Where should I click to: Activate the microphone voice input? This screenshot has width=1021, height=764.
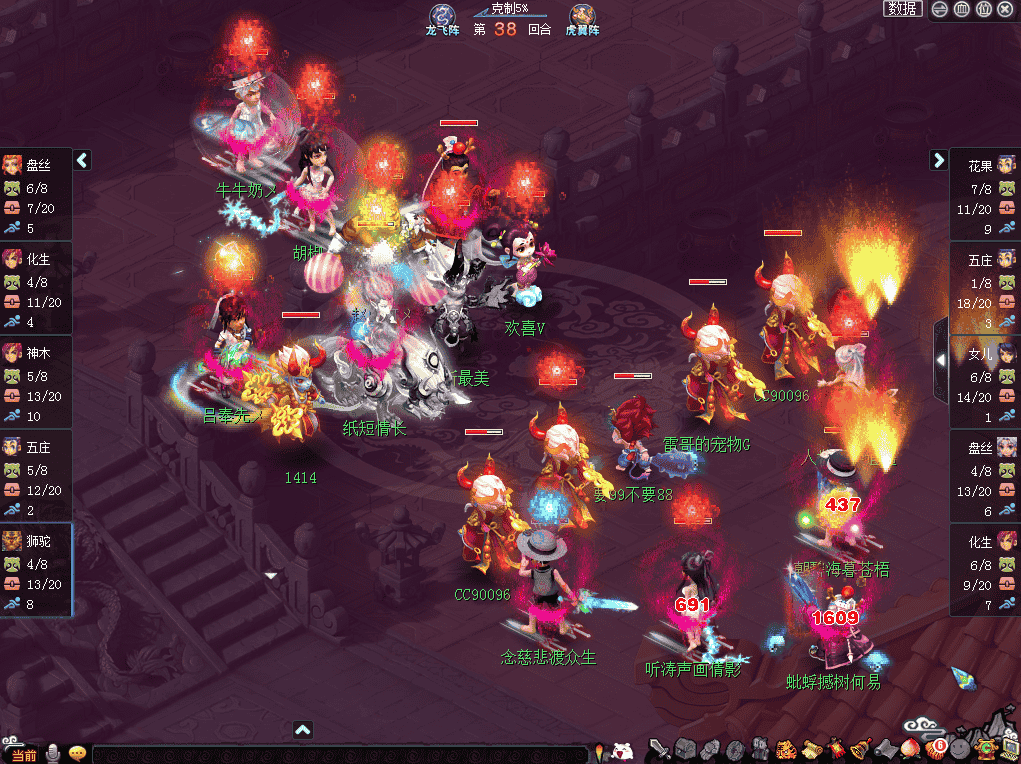[52, 753]
